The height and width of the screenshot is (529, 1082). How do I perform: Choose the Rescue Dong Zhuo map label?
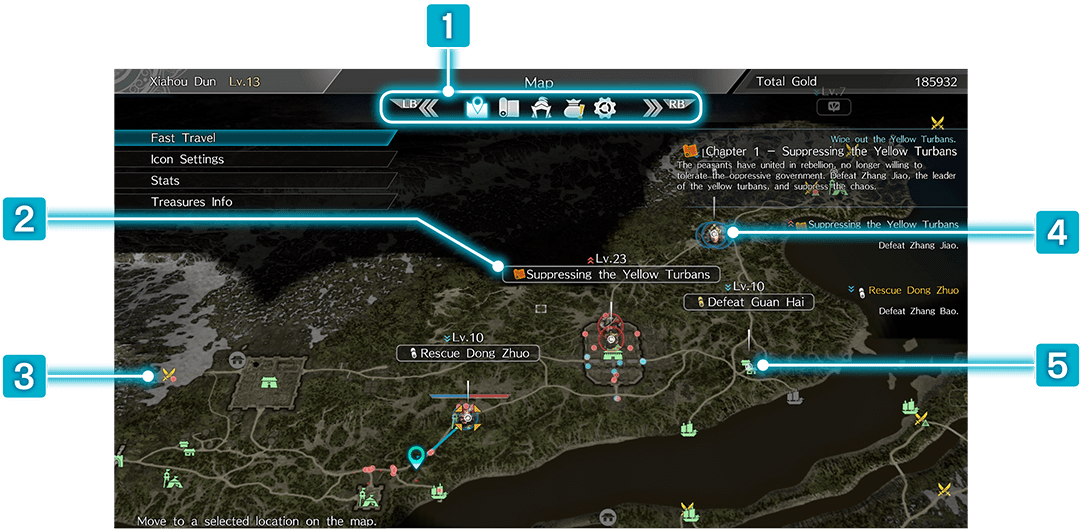click(468, 353)
